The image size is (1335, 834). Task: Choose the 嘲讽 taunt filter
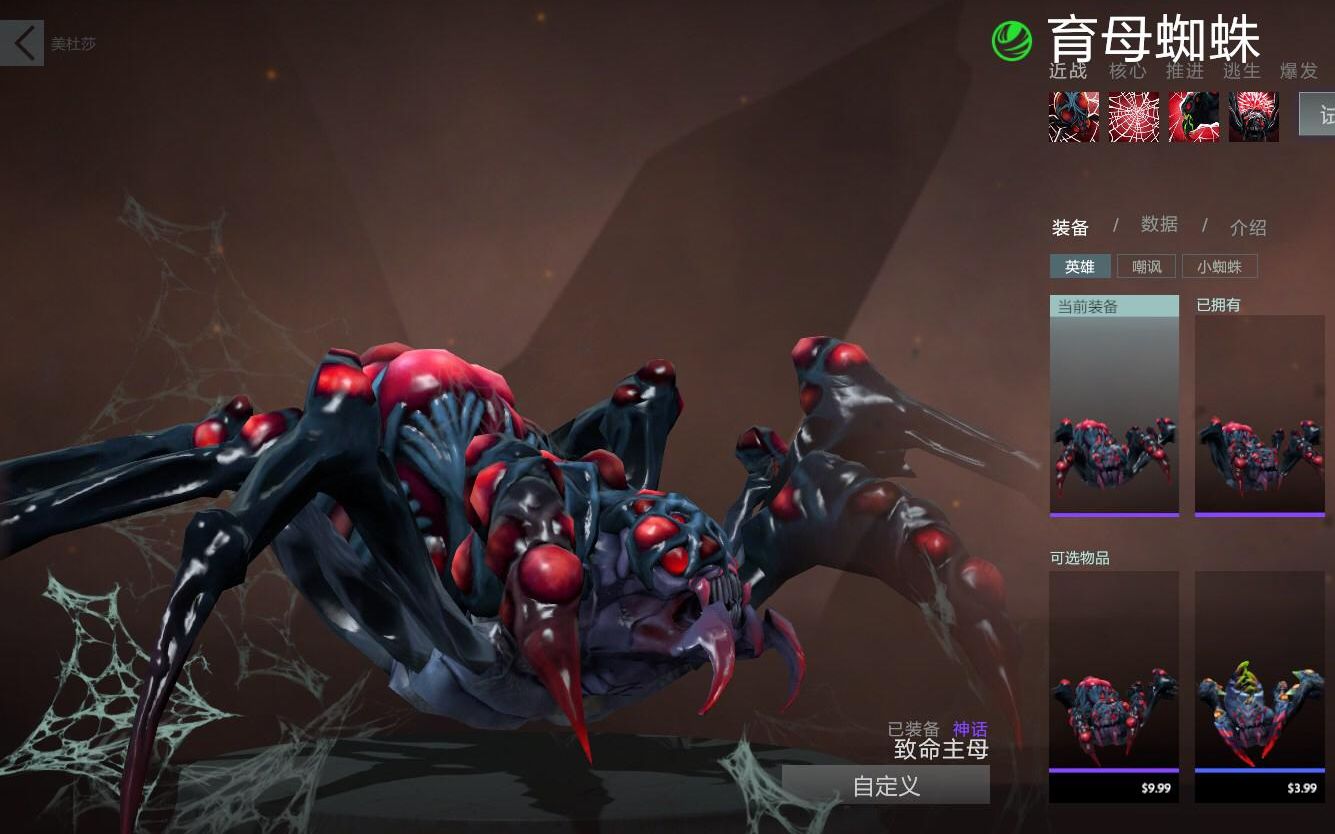coord(1147,267)
